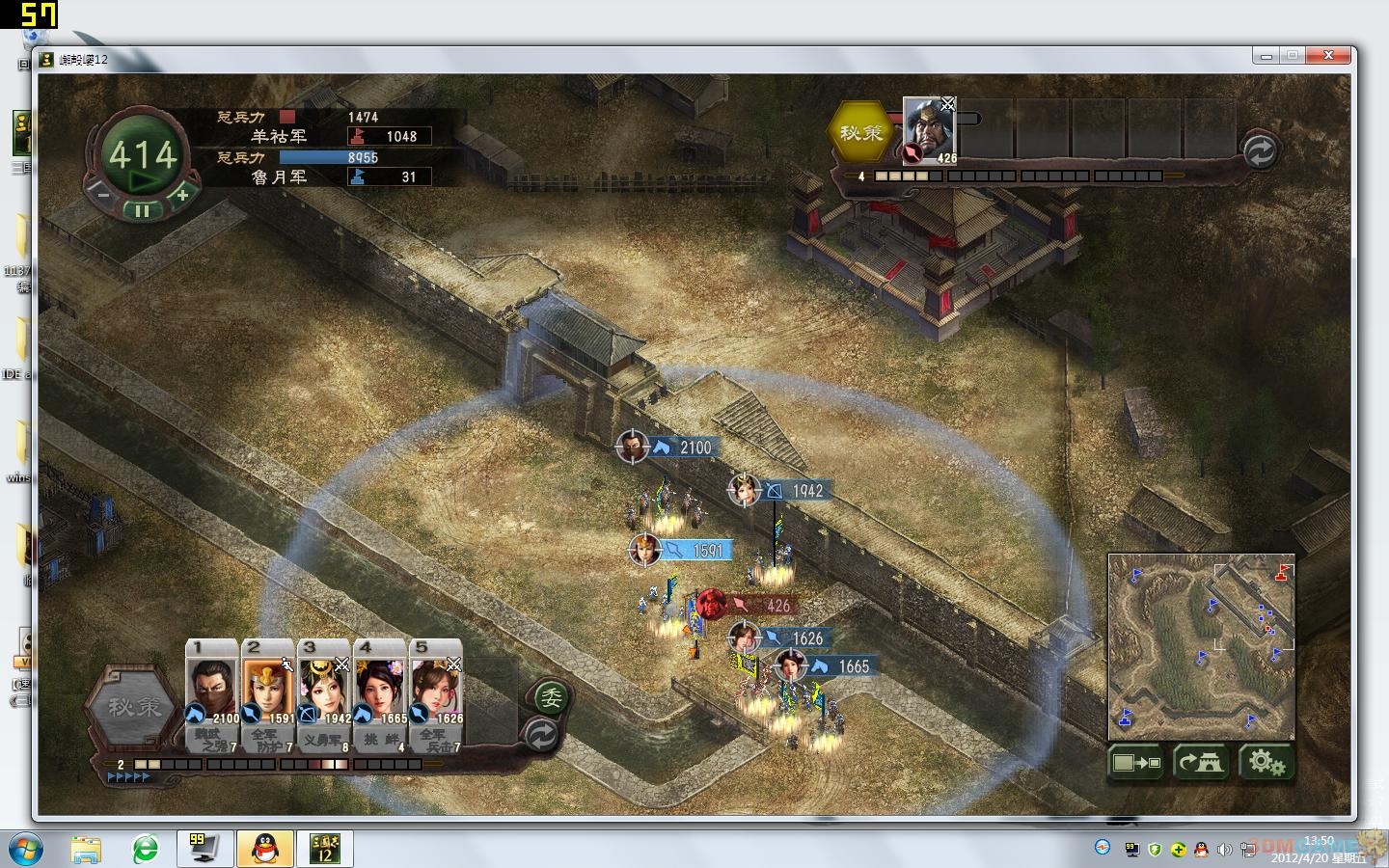Shrink the view with the minimize-screen button
Image resolution: width=1389 pixels, height=868 pixels.
pyautogui.click(x=1136, y=763)
